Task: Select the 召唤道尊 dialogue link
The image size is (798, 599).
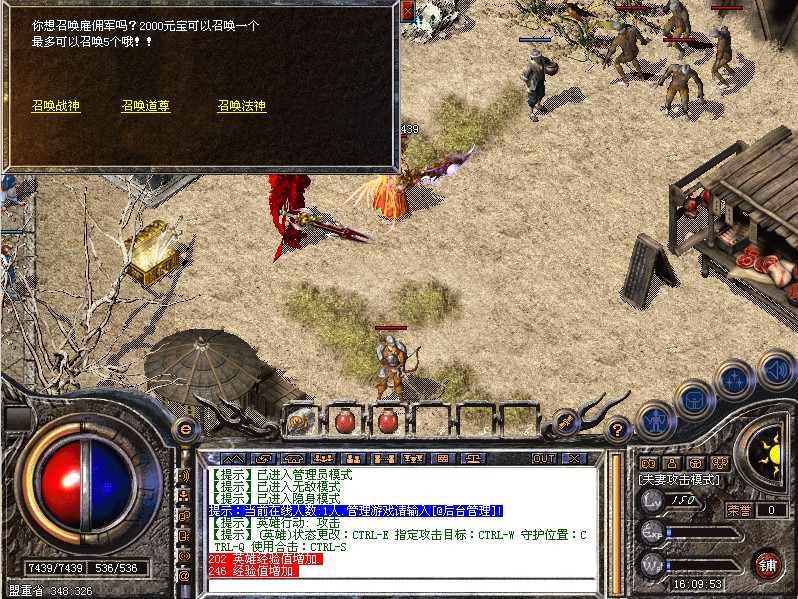Action: 146,105
